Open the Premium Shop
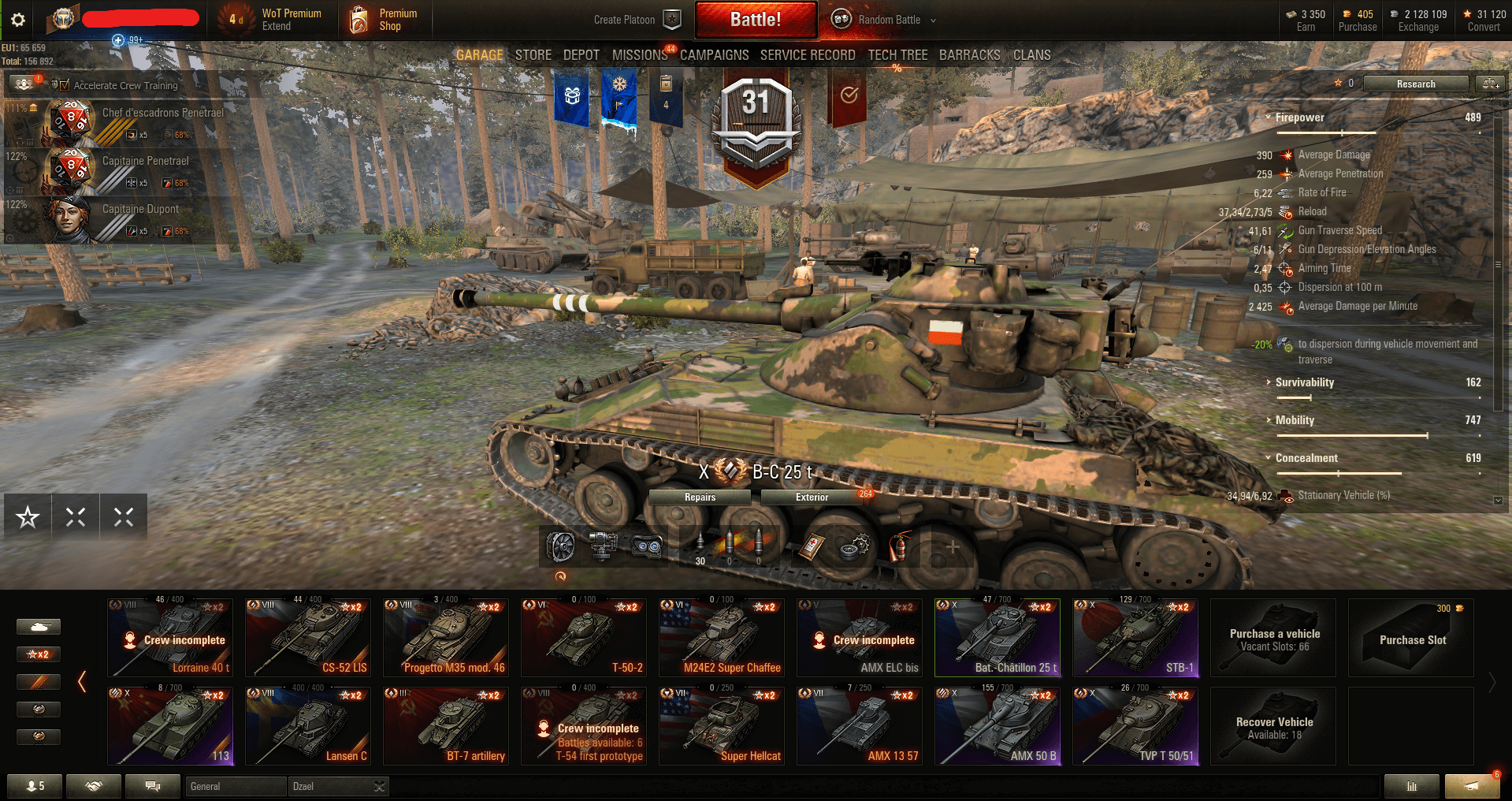 (385, 20)
